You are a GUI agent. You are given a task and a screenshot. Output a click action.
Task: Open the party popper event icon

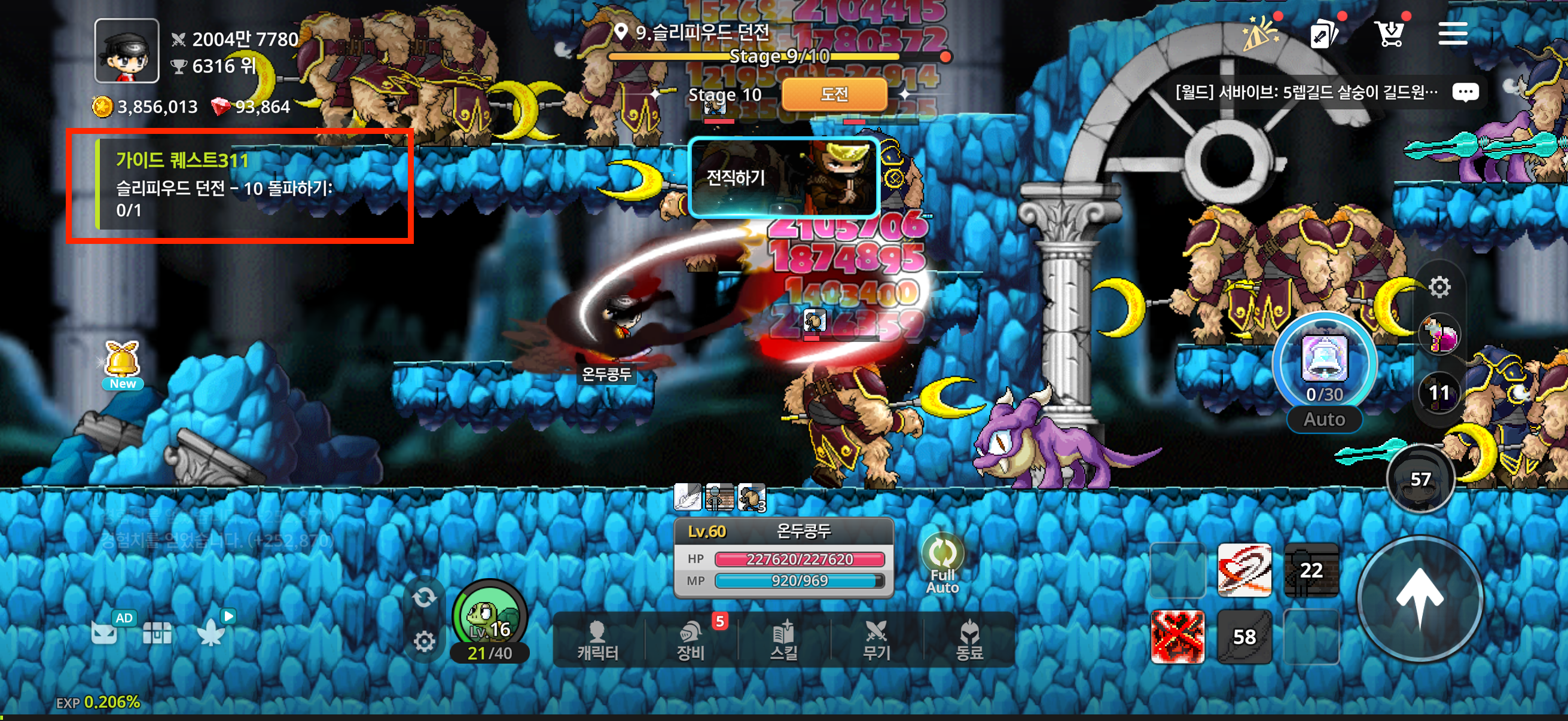point(1260,34)
